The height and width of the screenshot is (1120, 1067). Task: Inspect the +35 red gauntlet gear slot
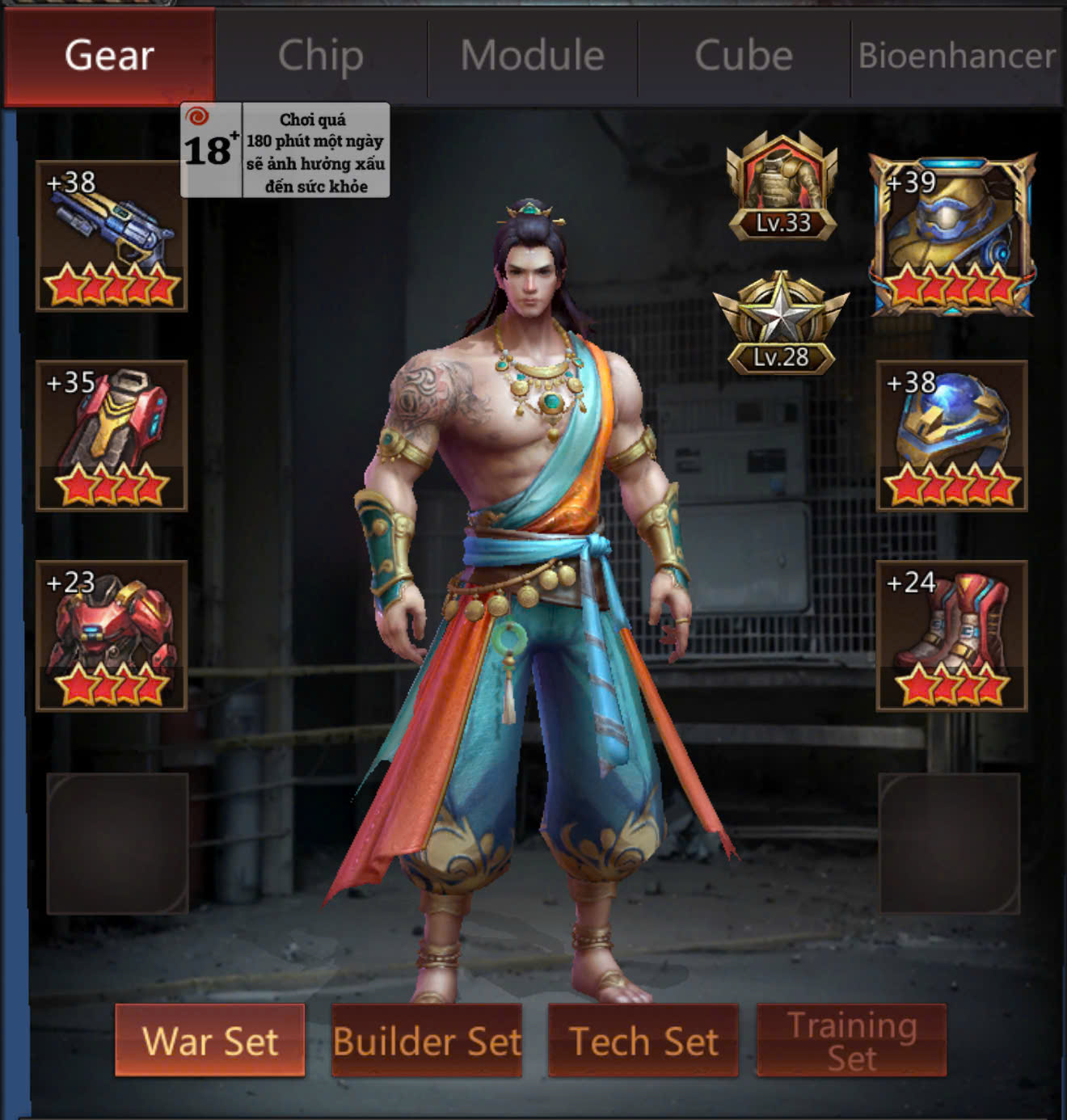[x=112, y=436]
